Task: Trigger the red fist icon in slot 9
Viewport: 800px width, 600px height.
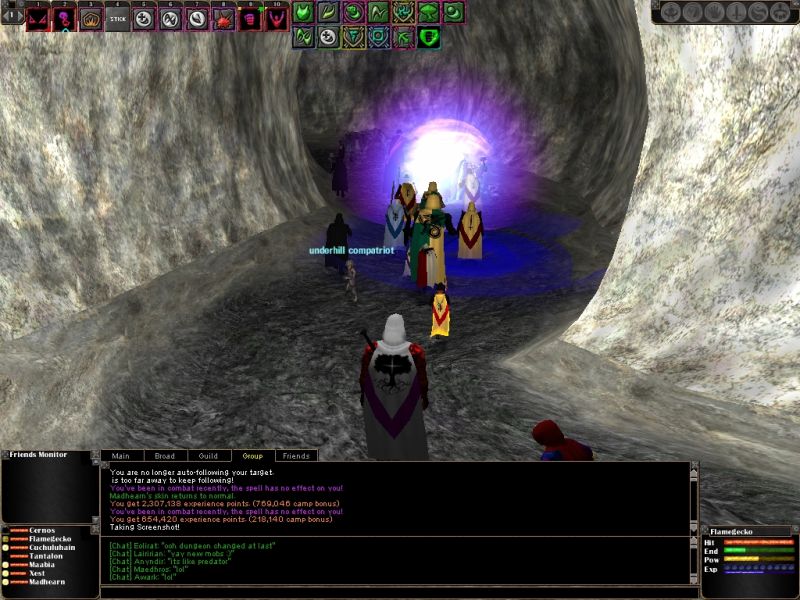Action: tap(249, 18)
